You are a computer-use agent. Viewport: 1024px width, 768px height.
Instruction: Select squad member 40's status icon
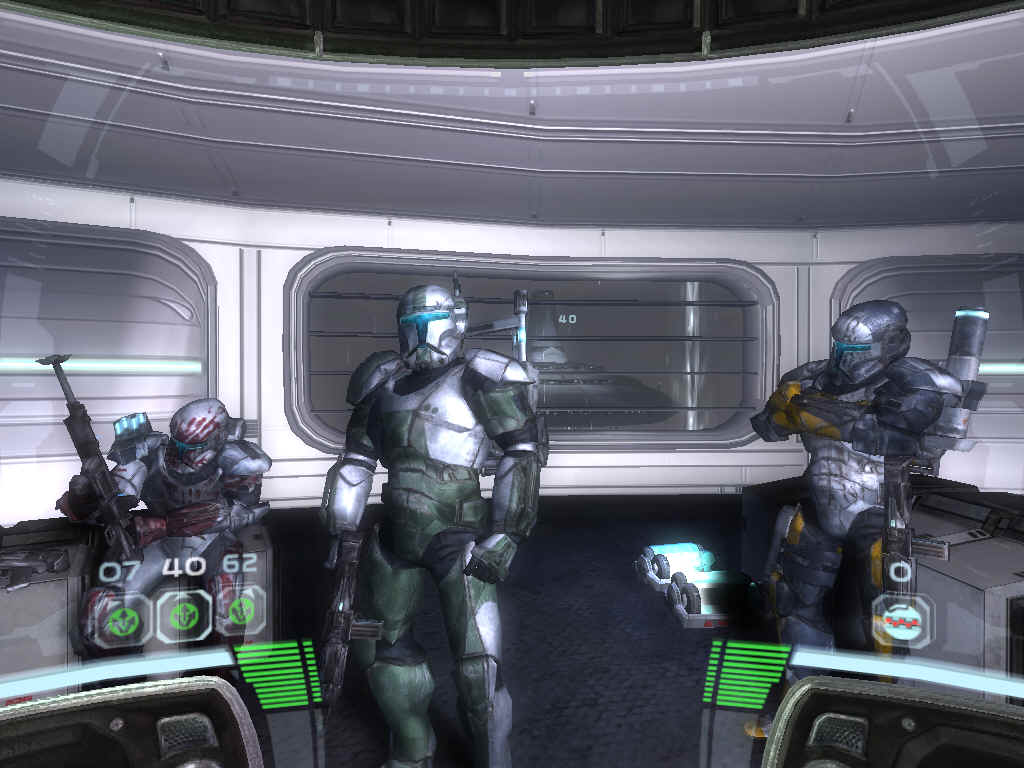[183, 615]
